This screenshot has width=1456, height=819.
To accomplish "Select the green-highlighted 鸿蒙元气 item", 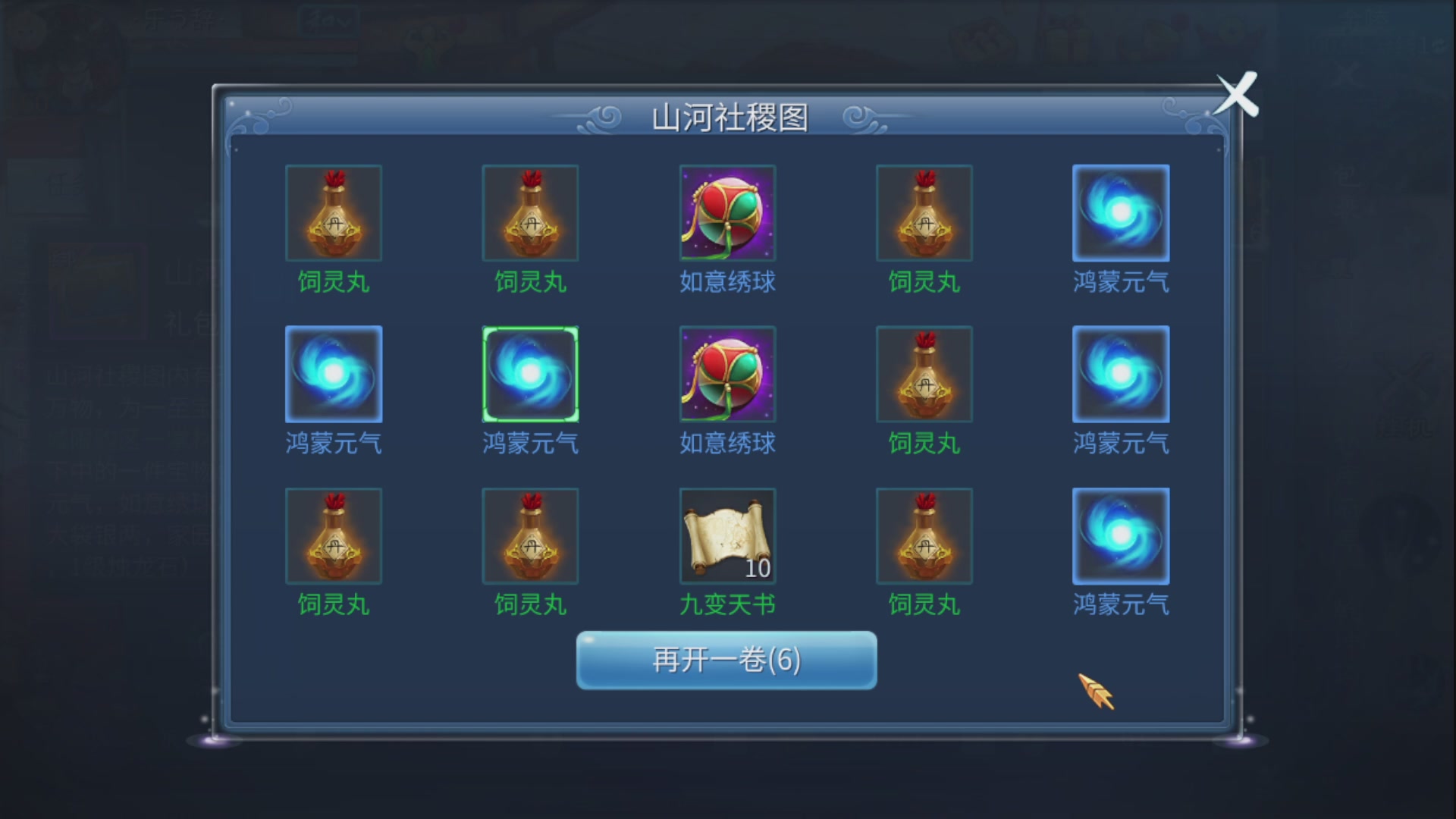I will pyautogui.click(x=530, y=375).
